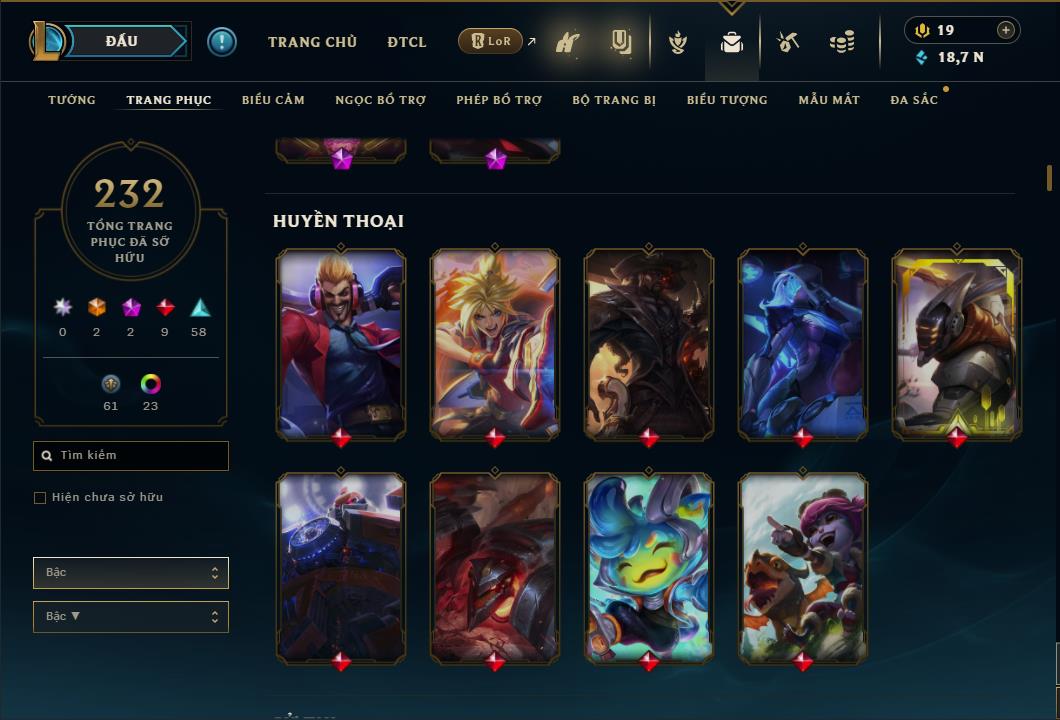This screenshot has height=720, width=1060.
Task: Open the ĐA SẮC tab
Action: point(914,100)
